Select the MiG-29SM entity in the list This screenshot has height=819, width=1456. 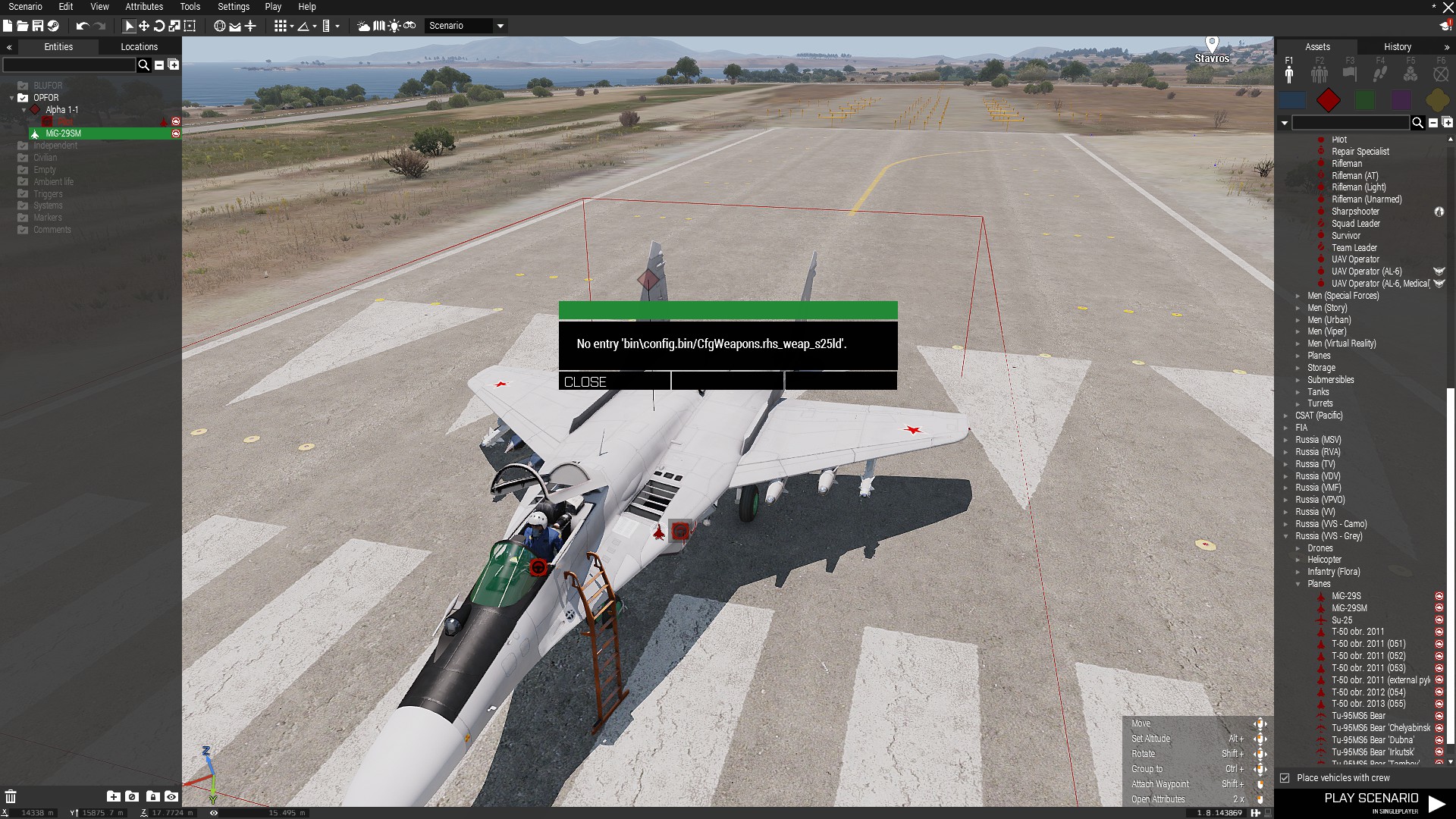[x=64, y=133]
